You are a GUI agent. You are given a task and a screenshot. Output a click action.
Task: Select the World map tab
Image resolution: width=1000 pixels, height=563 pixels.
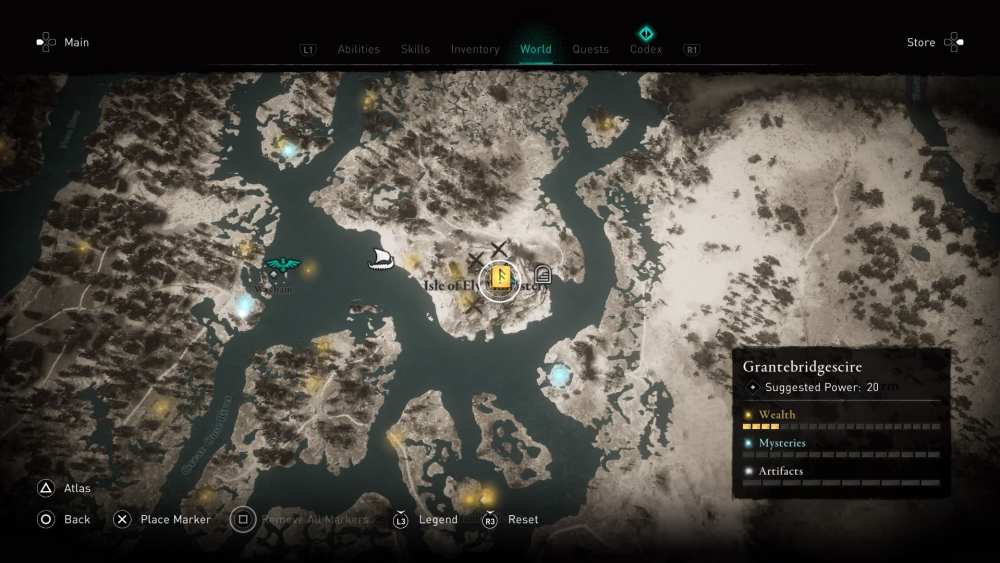(535, 49)
